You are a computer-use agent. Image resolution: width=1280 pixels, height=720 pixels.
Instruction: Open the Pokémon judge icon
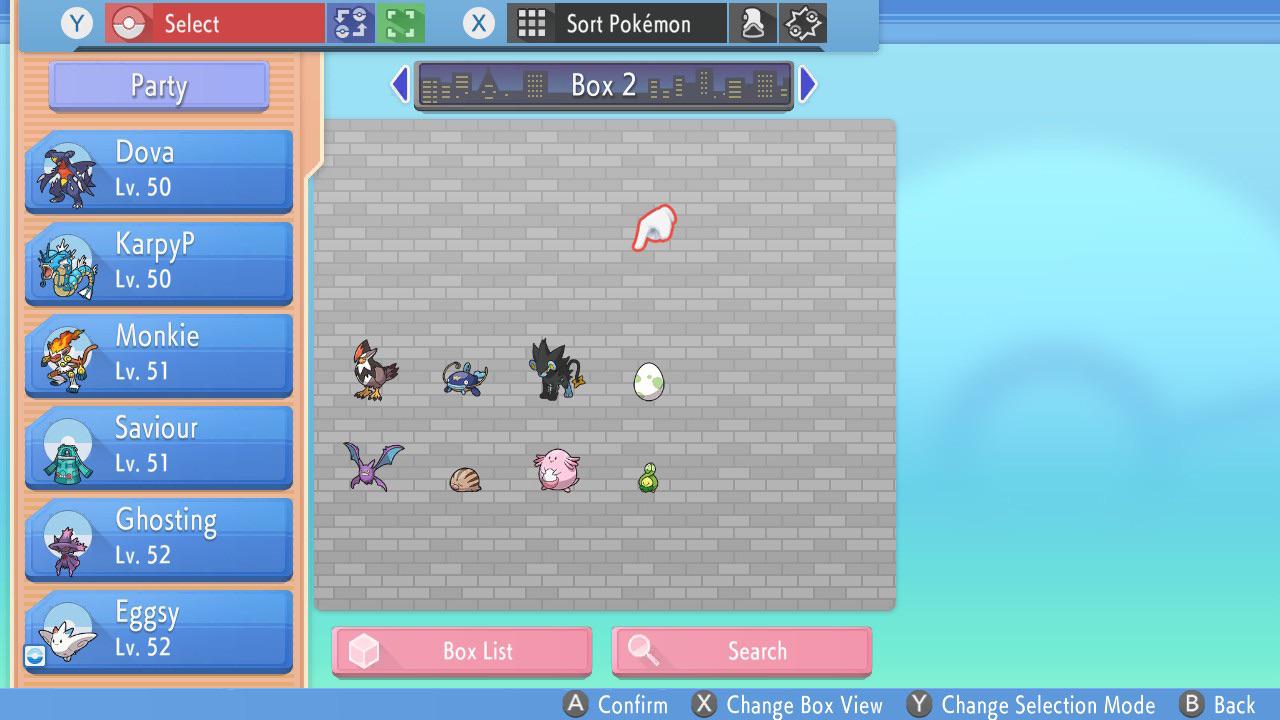click(752, 22)
